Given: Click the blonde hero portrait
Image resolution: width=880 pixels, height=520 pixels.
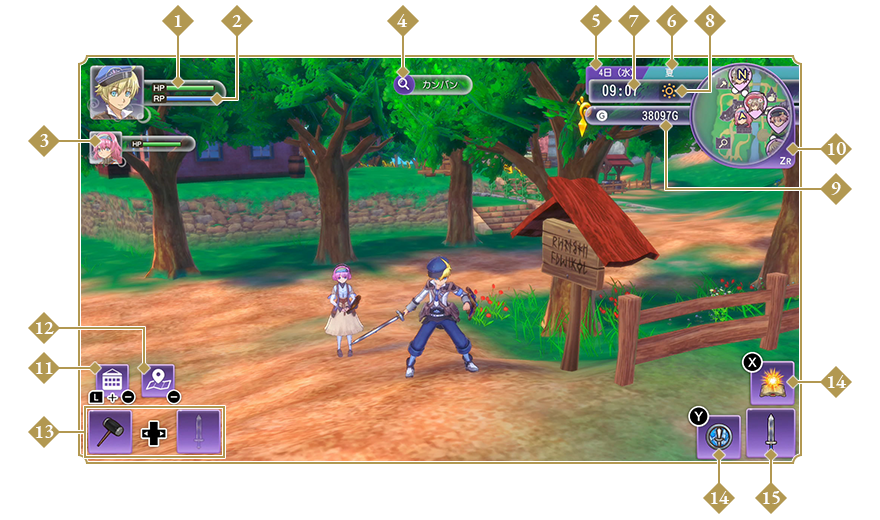Looking at the screenshot, I should (117, 92).
